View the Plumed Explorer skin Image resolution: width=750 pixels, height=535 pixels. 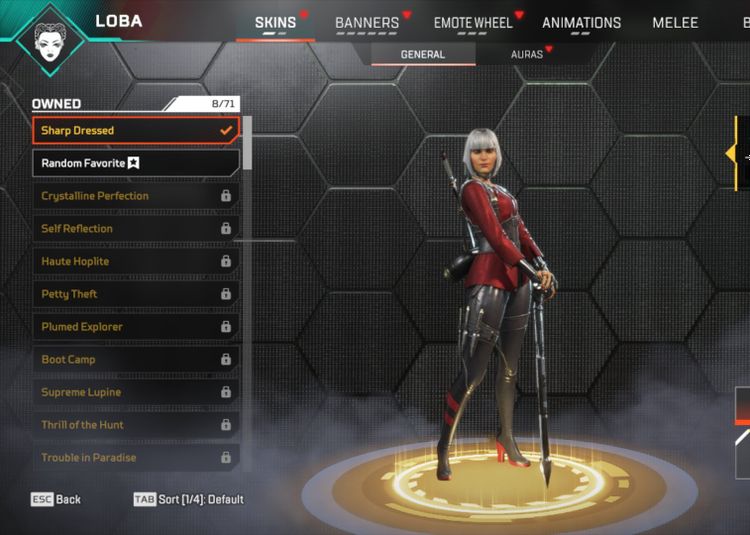click(136, 327)
